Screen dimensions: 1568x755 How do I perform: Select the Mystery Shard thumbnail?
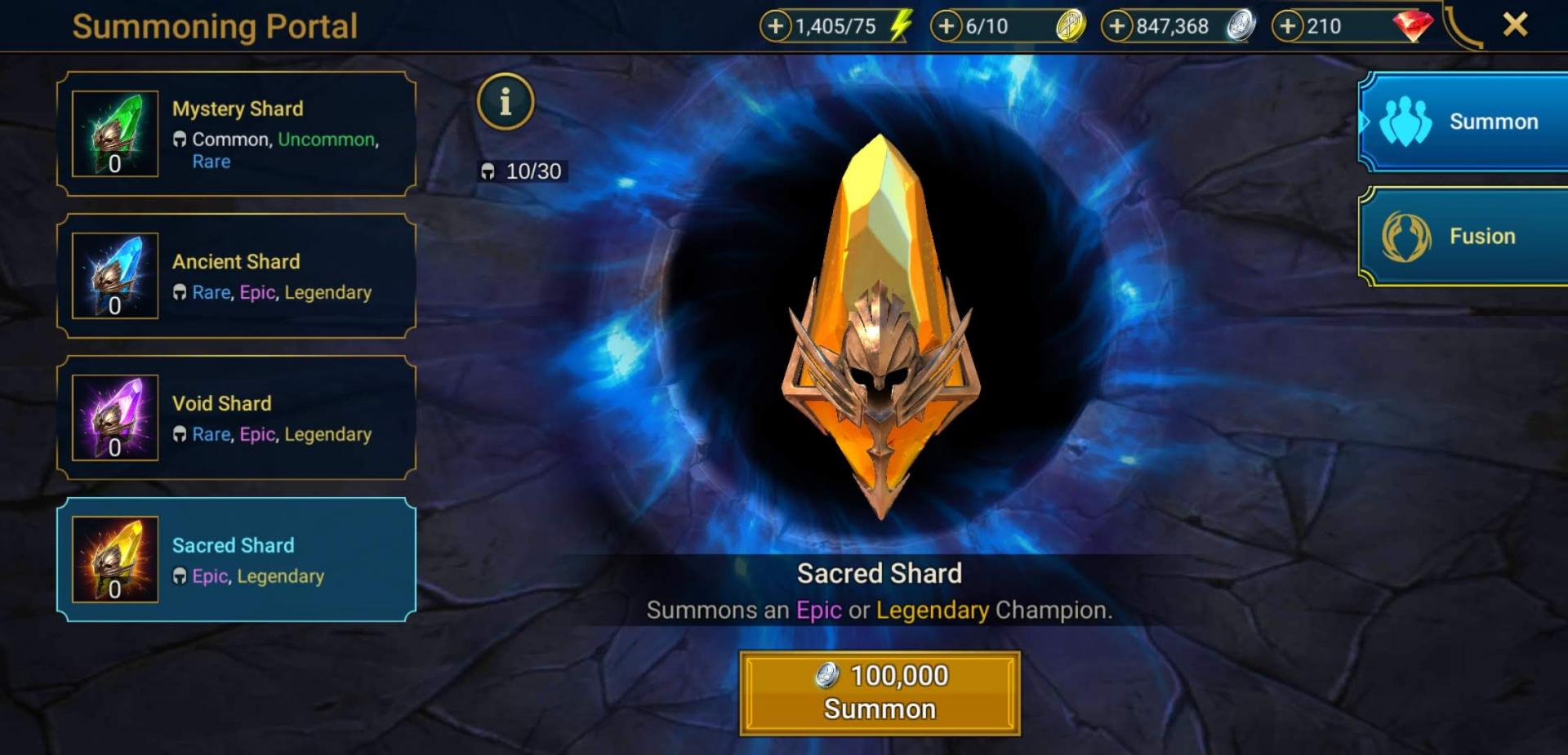coord(115,135)
